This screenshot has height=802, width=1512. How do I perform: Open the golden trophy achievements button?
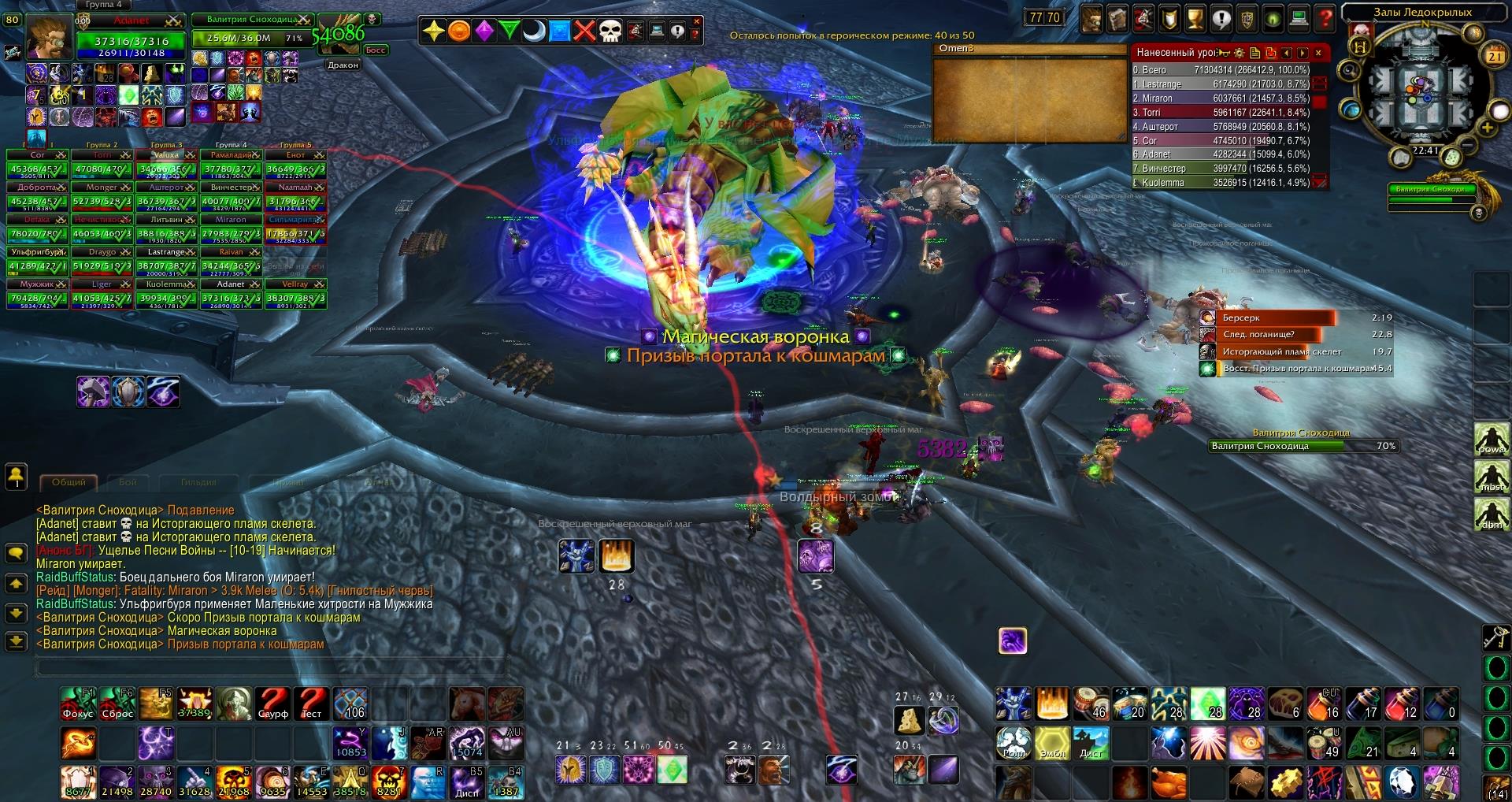point(1195,18)
